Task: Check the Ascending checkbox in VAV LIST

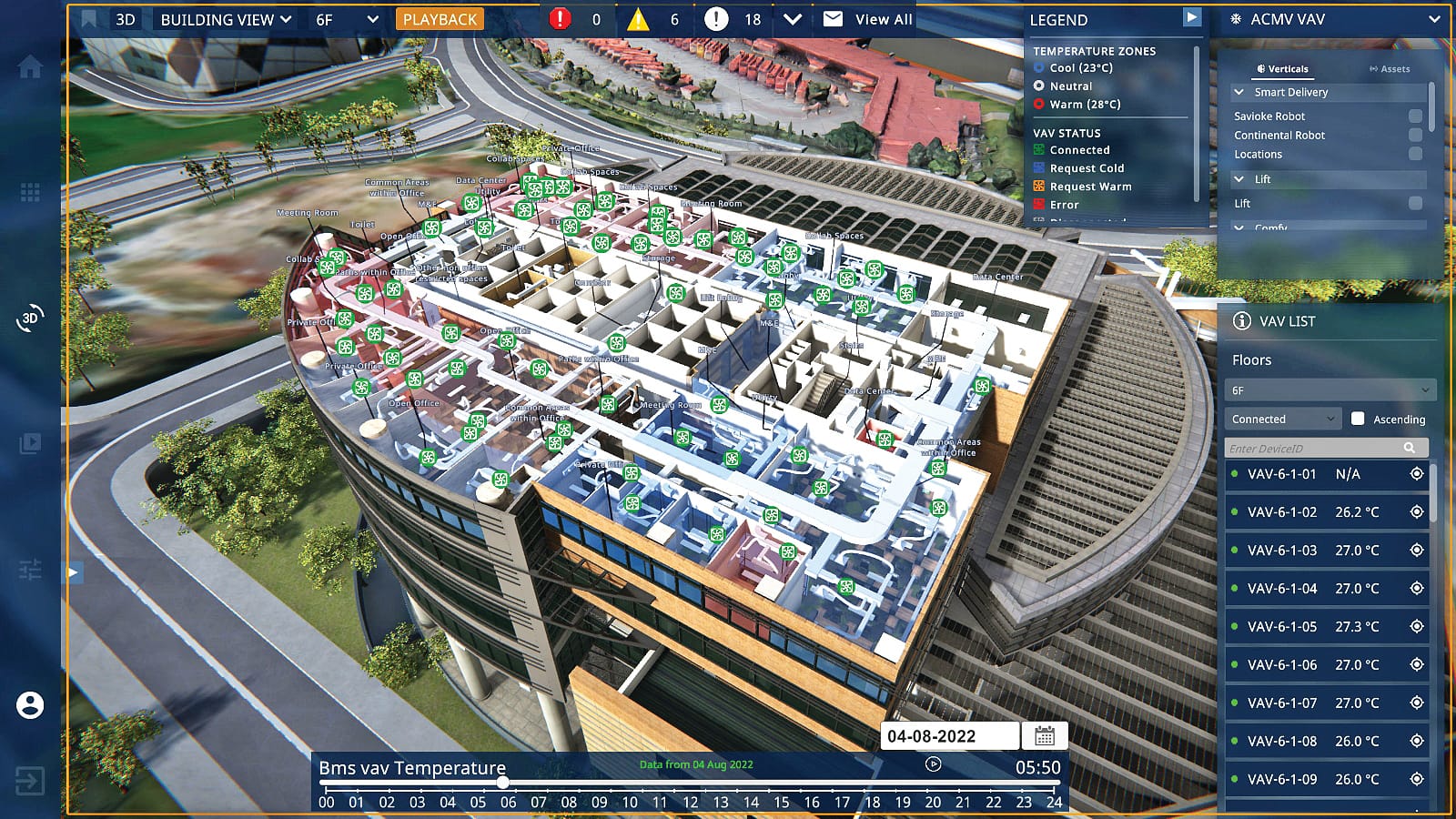Action: pyautogui.click(x=1359, y=419)
